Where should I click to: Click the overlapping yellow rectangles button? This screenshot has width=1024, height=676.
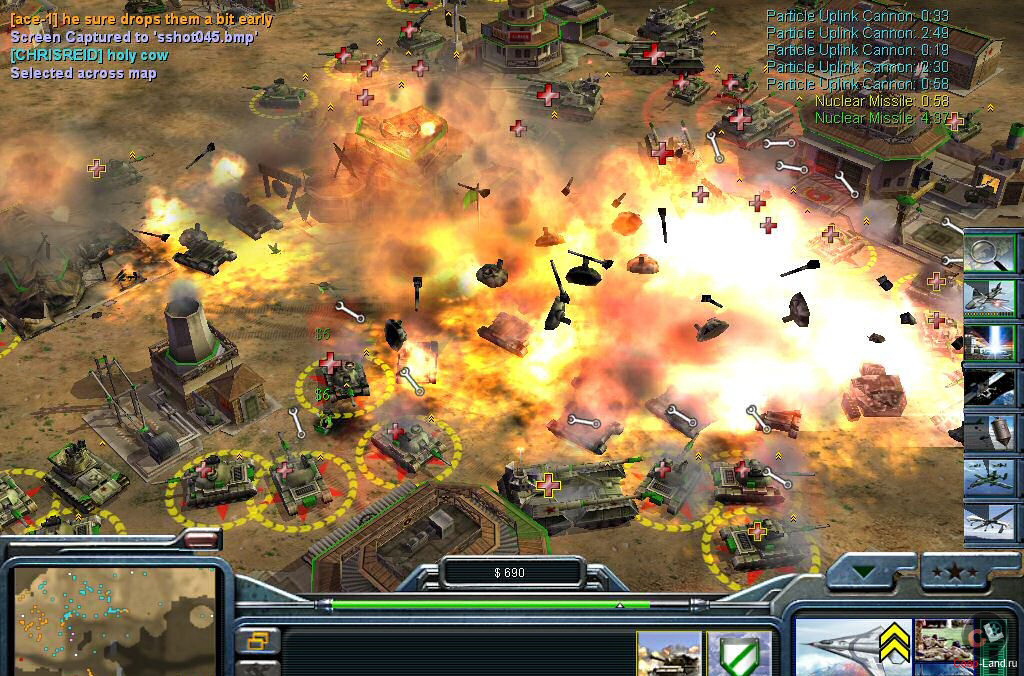257,640
